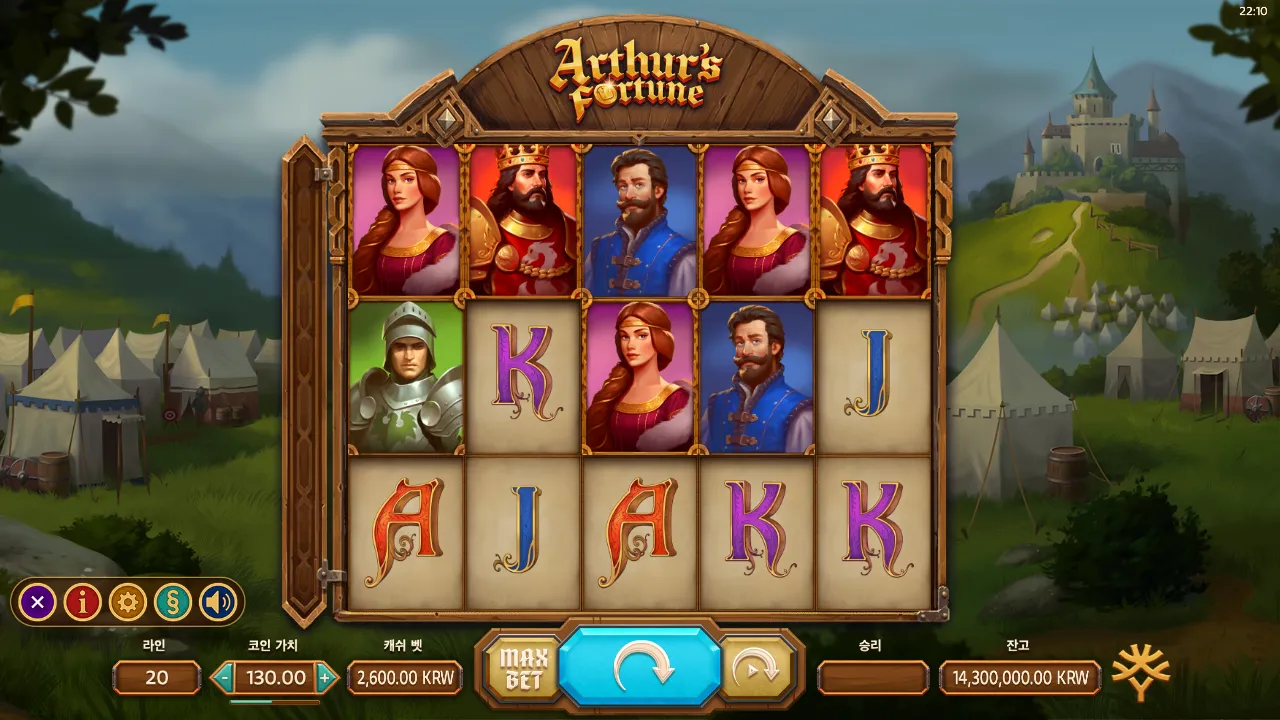
Task: Close the side menu with the X icon
Action: pos(37,601)
